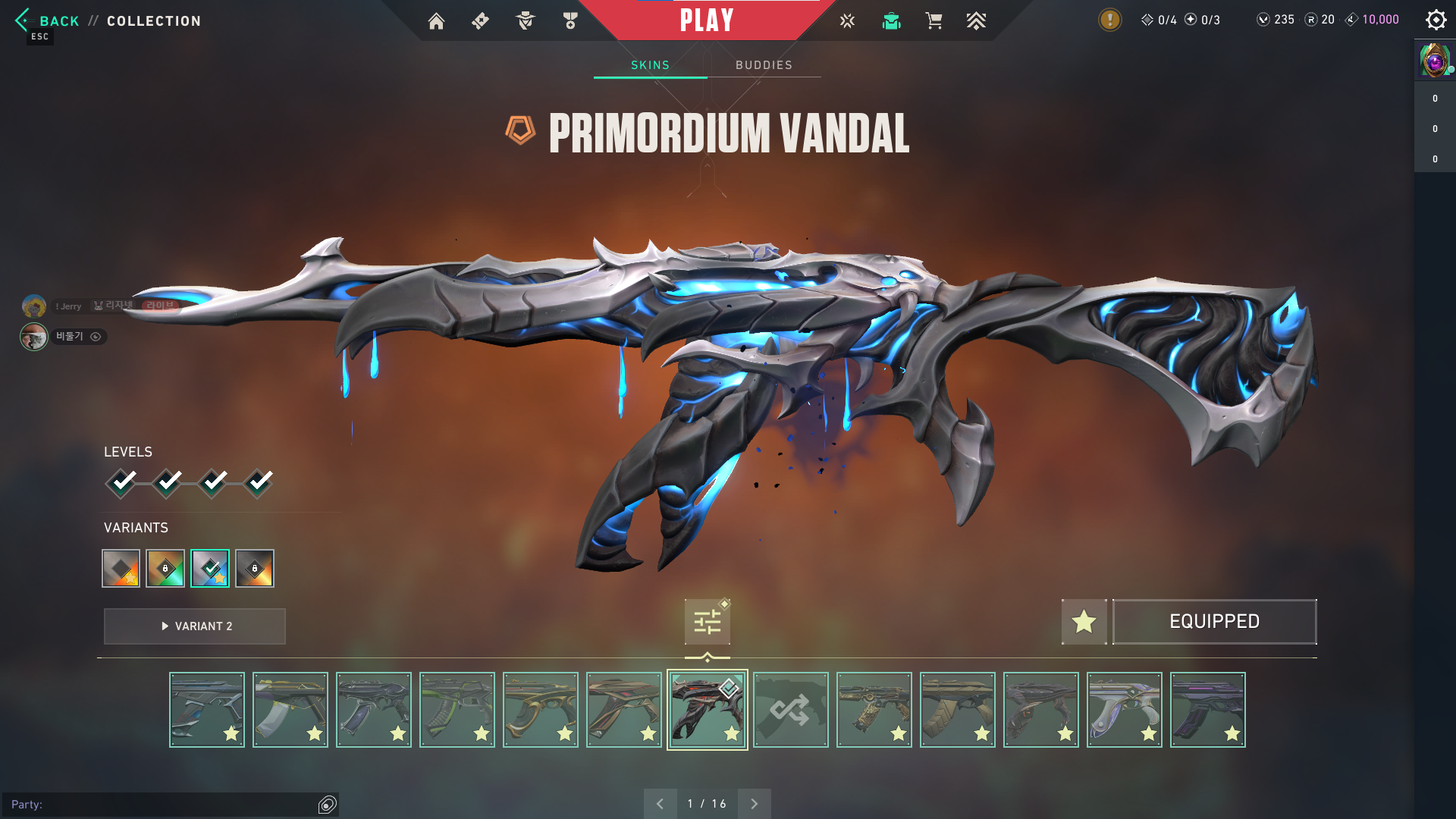Open the skin filter sliders button
The width and height of the screenshot is (1456, 819).
pyautogui.click(x=707, y=623)
